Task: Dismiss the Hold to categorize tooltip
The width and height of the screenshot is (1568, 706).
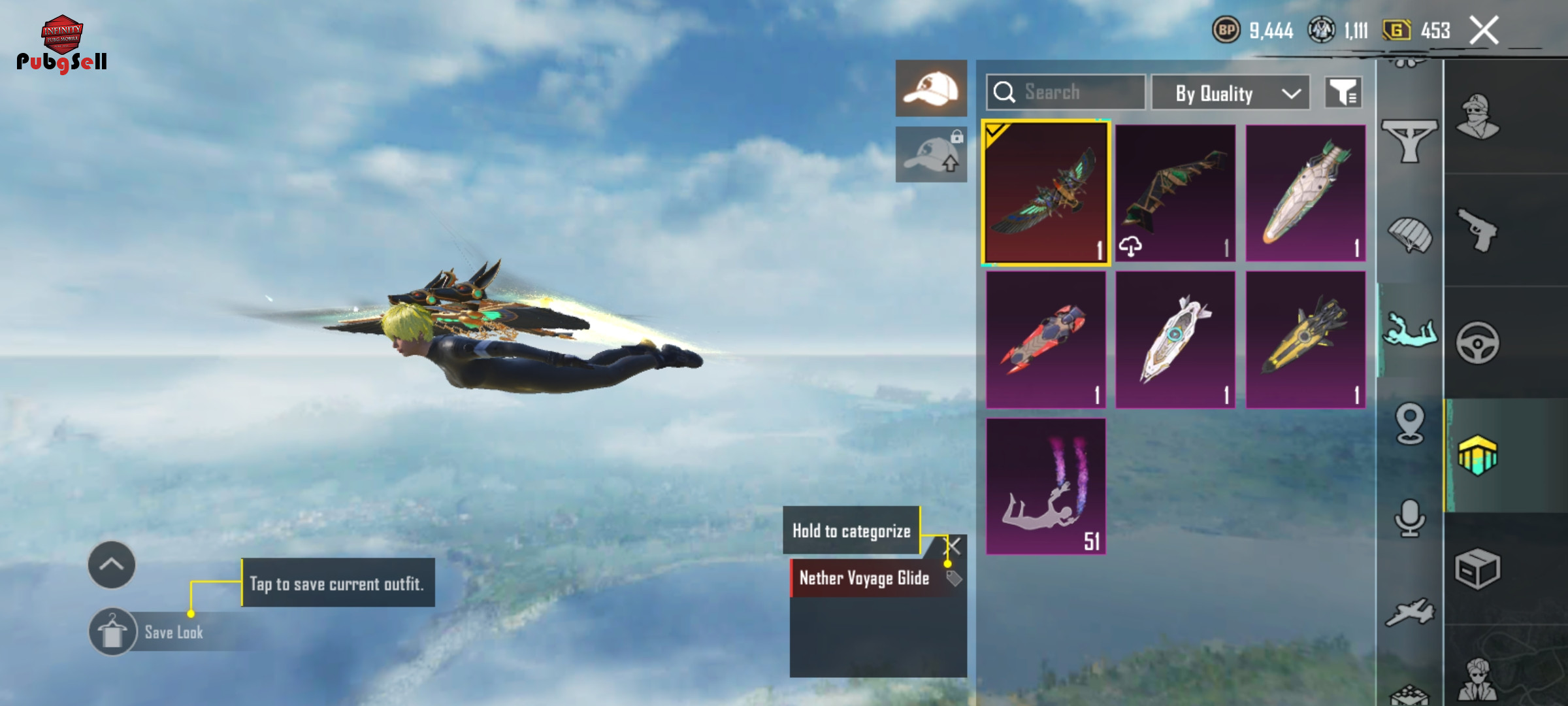Action: point(954,545)
